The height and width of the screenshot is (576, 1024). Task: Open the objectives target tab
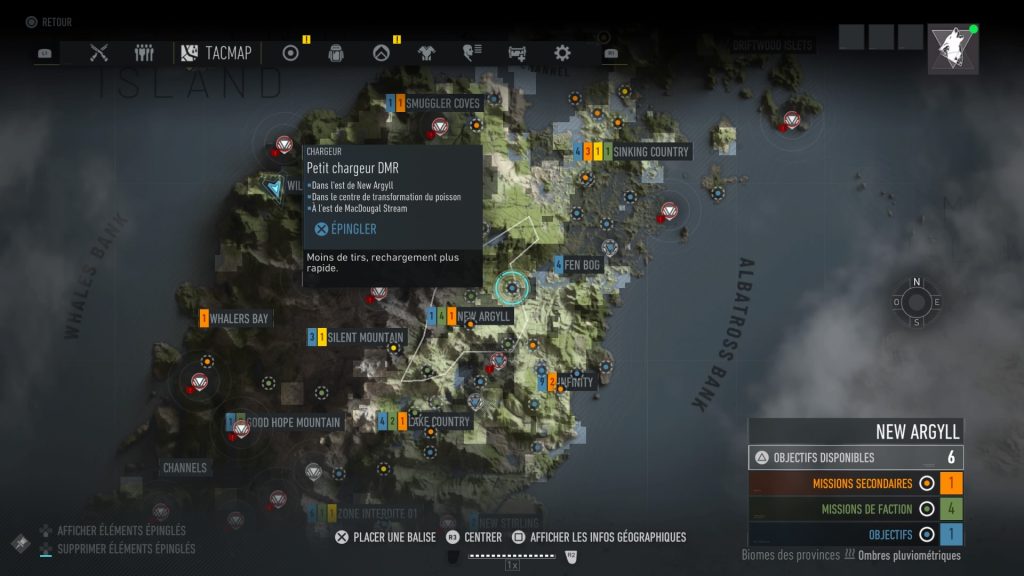click(x=291, y=53)
